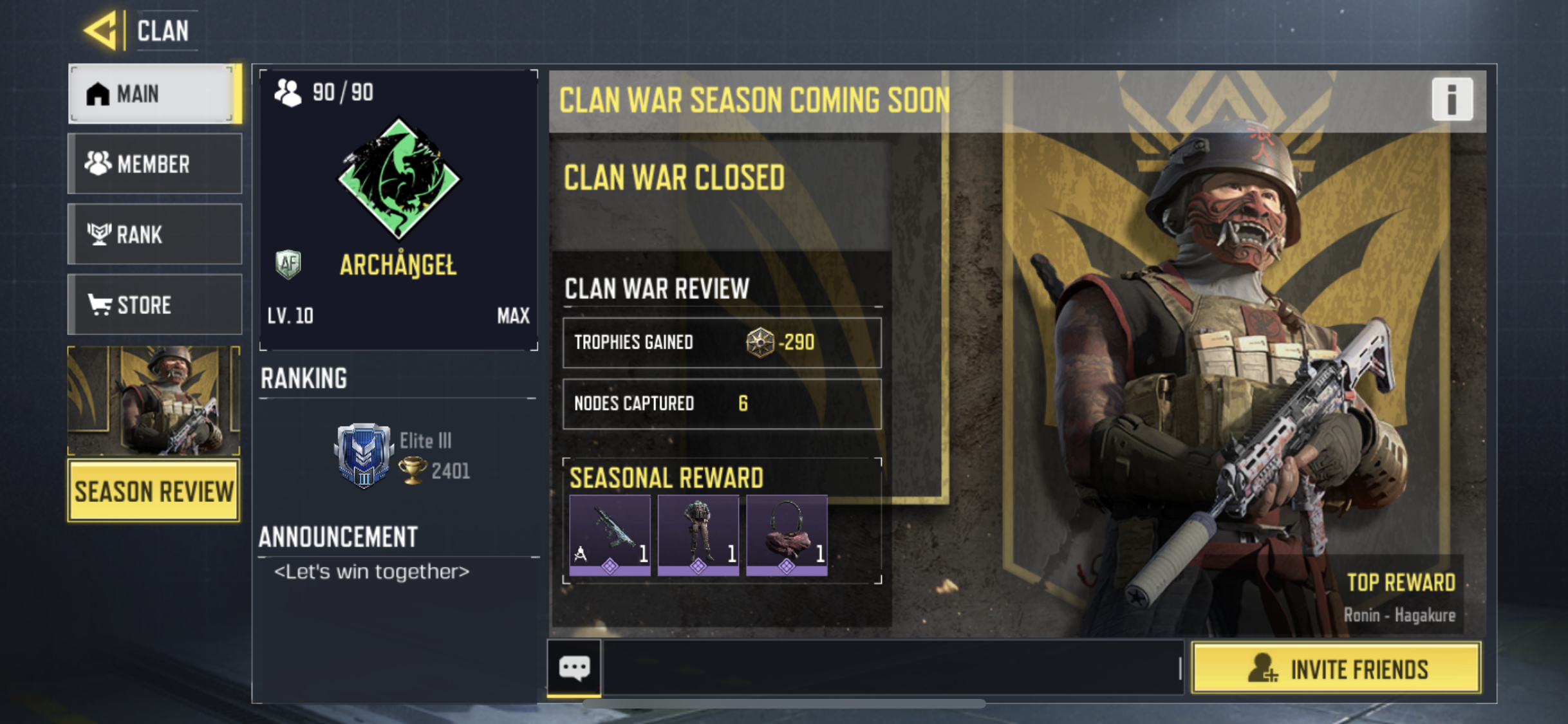View the Elite III ranking badge
Screen dimensions: 1568x724
[364, 455]
